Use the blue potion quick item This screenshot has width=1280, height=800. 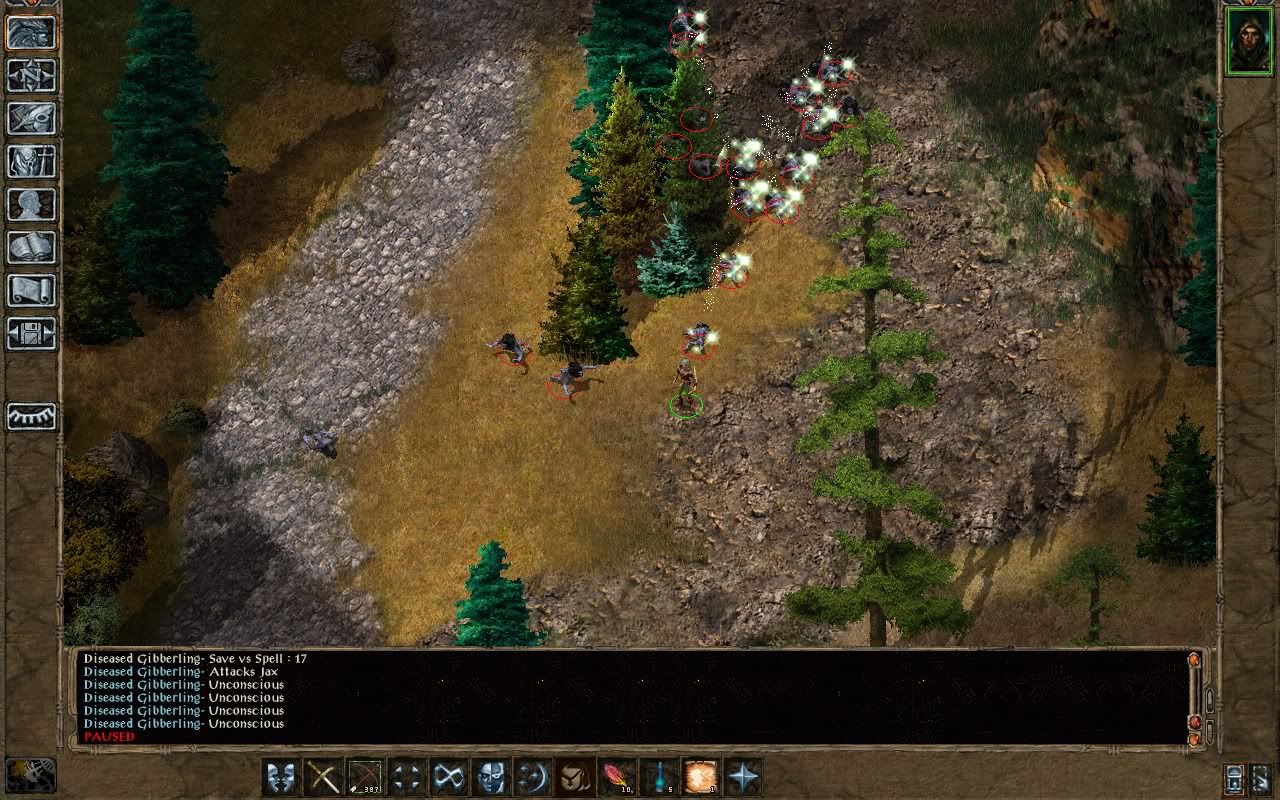point(658,777)
